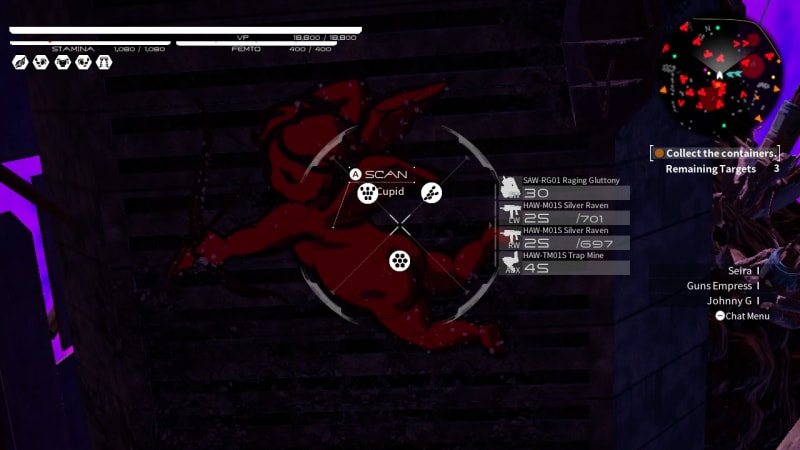Open the Chat Menu
Viewport: 800px width, 450px height.
tap(742, 316)
